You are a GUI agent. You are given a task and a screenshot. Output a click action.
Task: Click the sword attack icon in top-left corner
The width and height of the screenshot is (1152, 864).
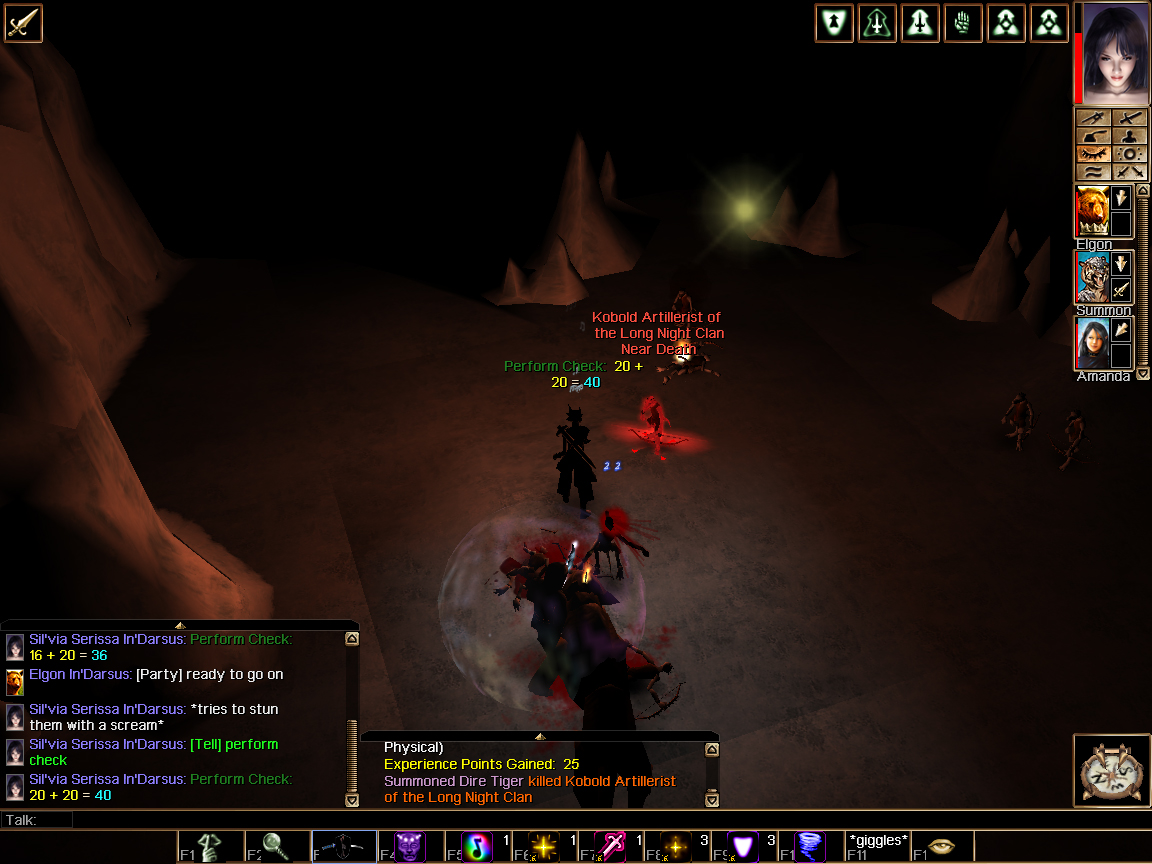pos(23,23)
